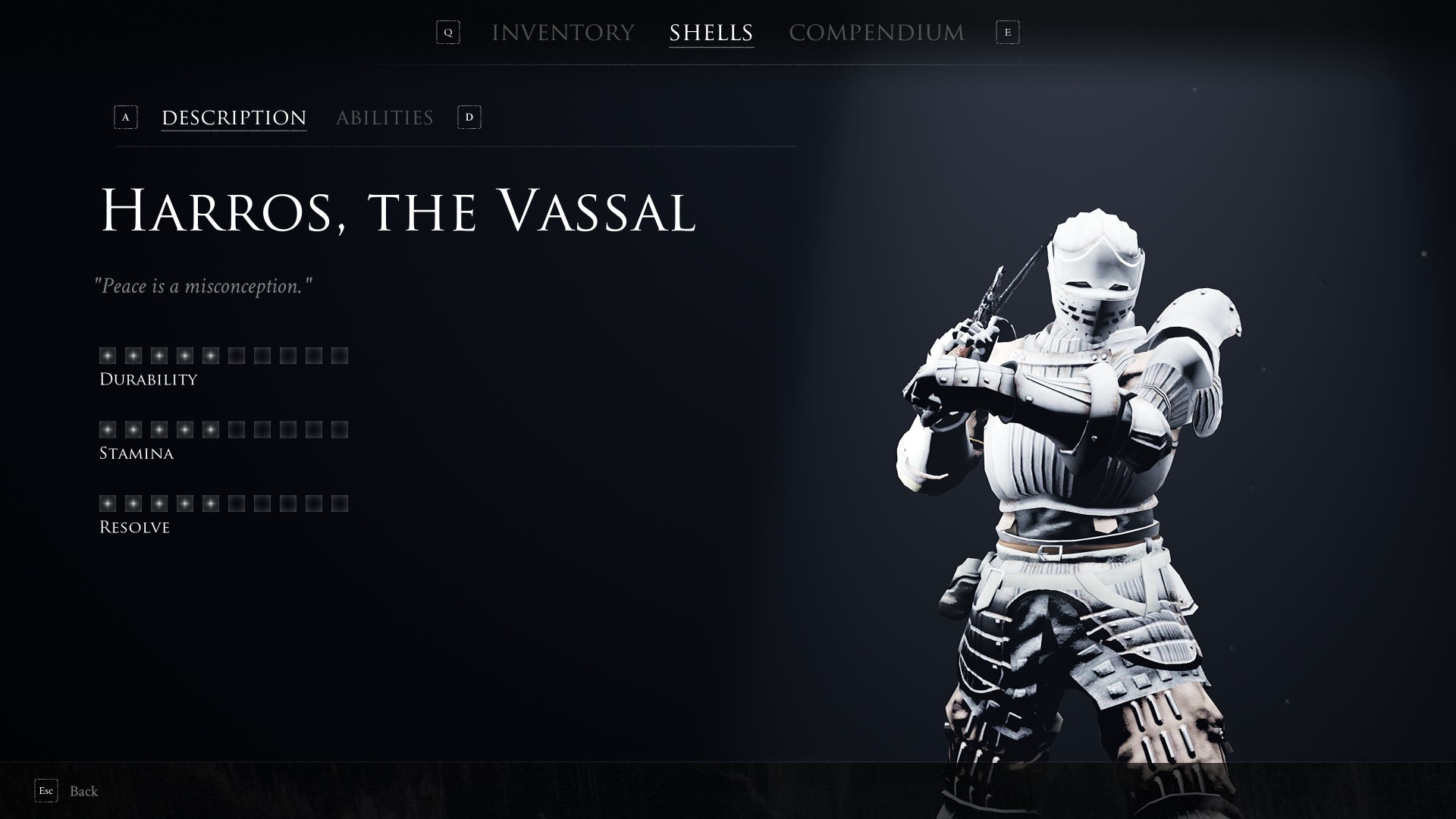Select the fifth filled Durability square

tap(212, 354)
